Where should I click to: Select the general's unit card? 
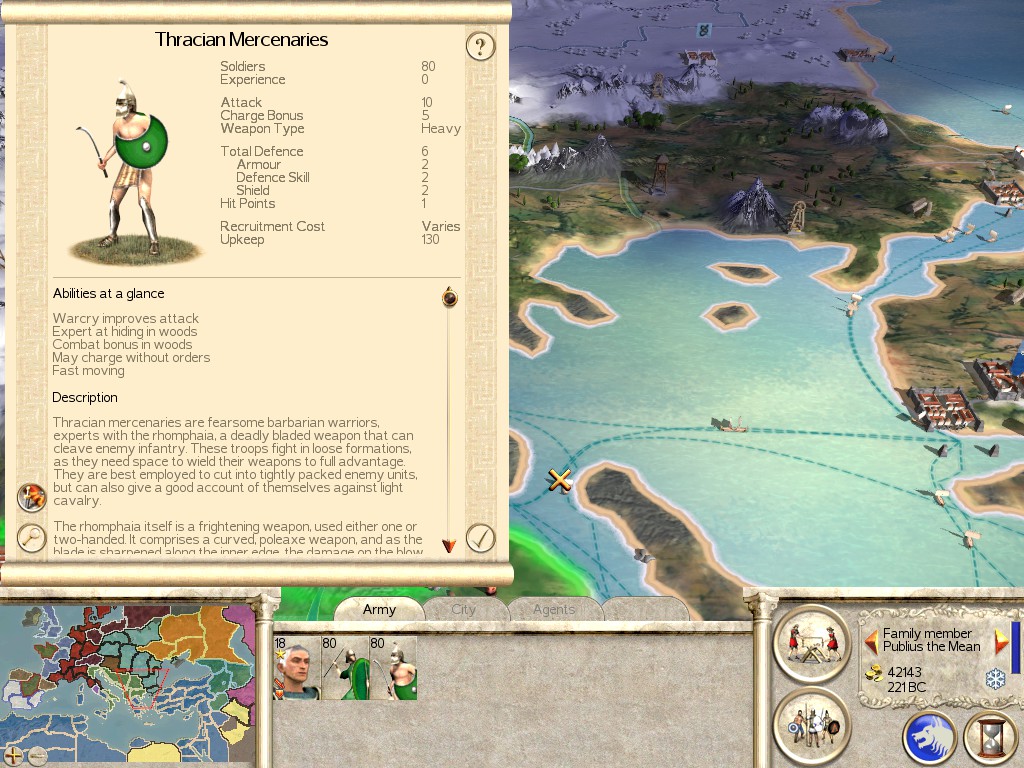pos(296,668)
